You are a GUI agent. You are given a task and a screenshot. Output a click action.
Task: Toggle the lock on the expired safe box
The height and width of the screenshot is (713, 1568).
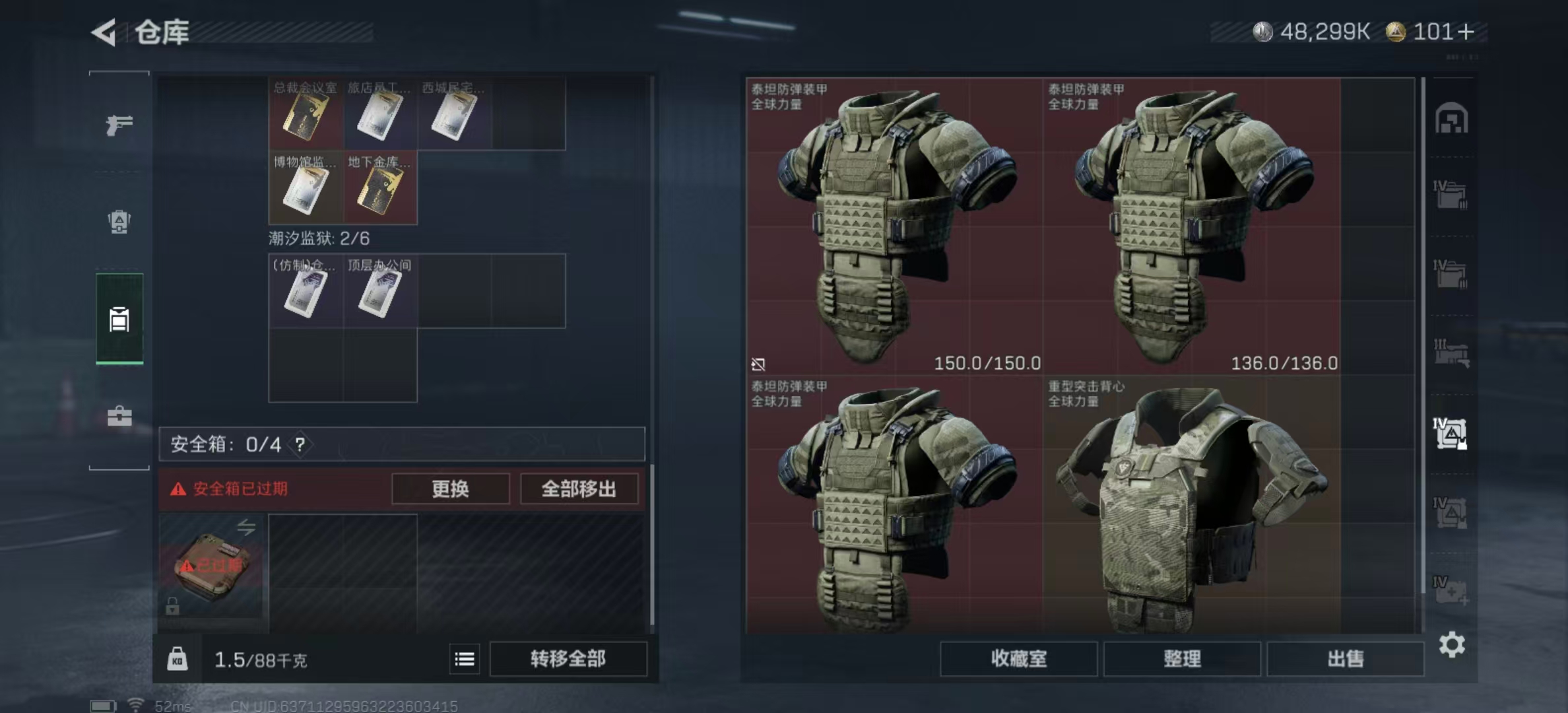172,605
